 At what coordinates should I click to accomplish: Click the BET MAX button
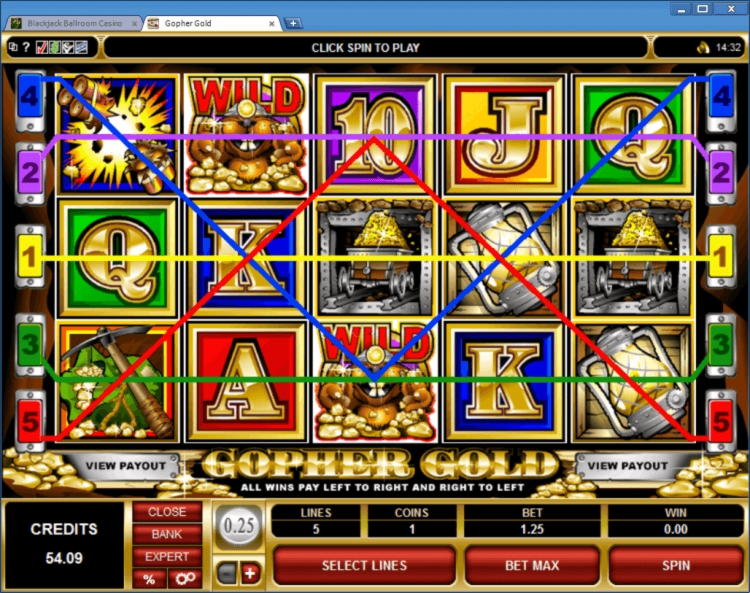pyautogui.click(x=531, y=565)
